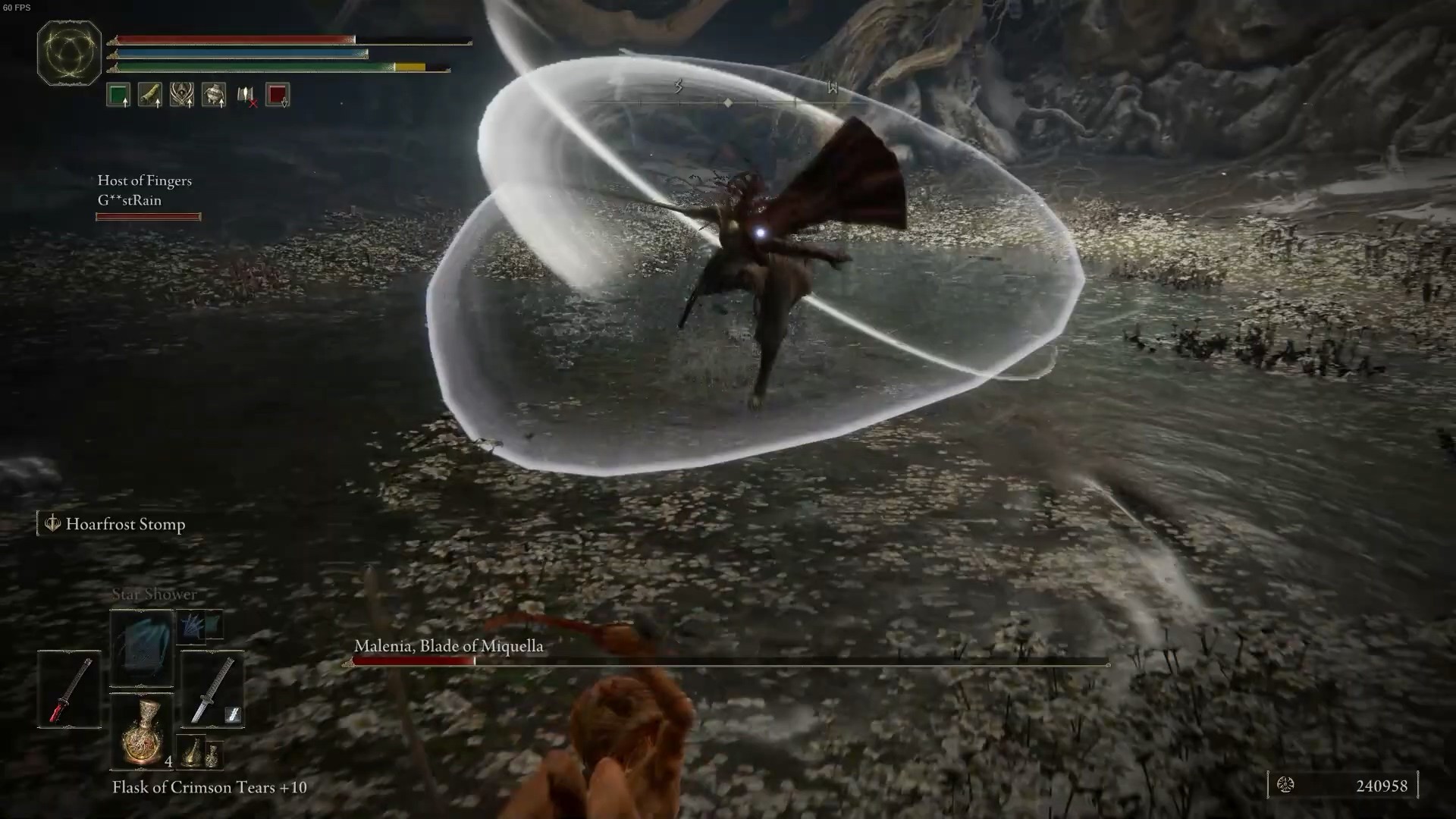Click the green club buff icon

pyautogui.click(x=150, y=96)
